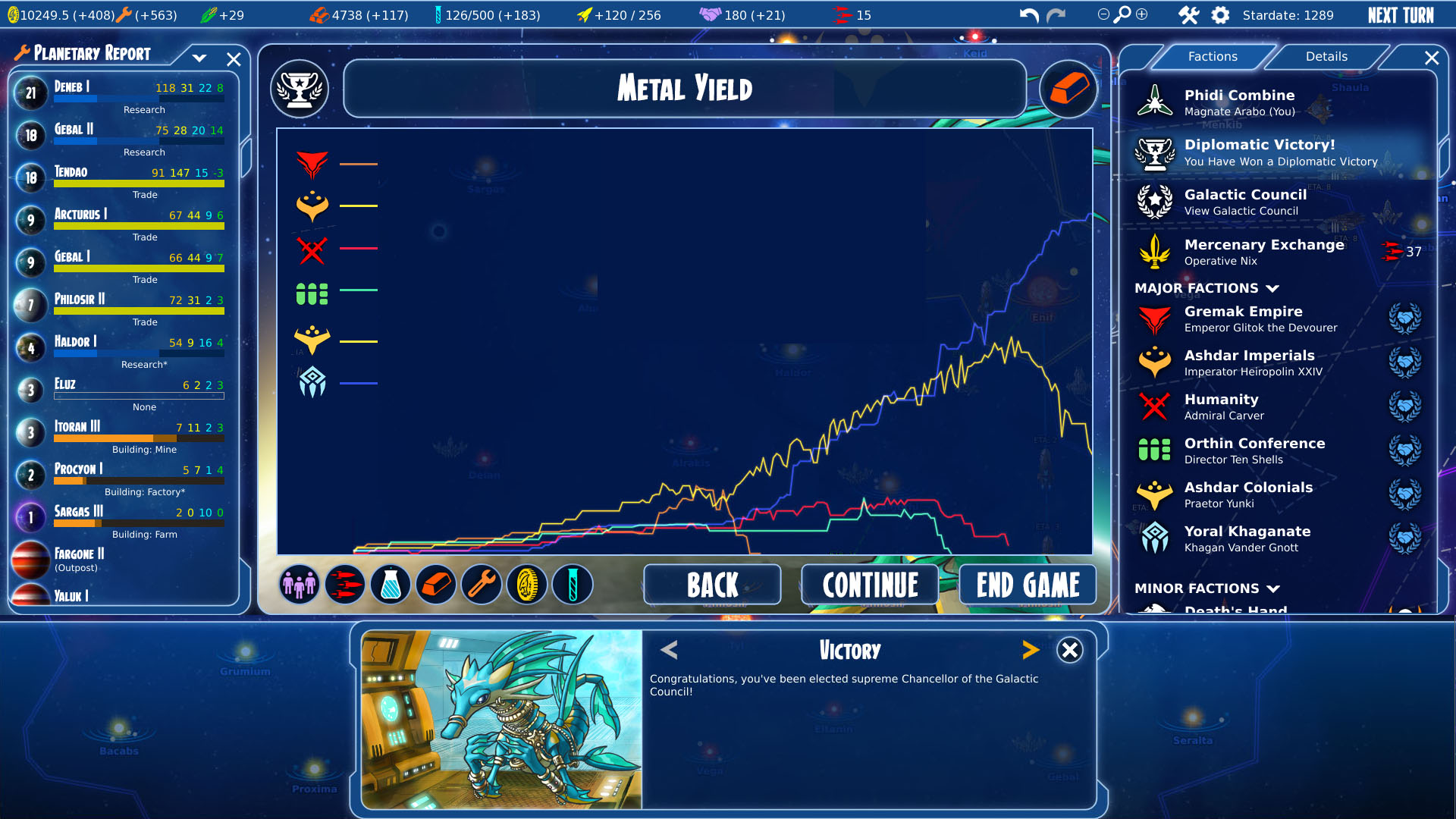This screenshot has height=819, width=1456.
Task: Open the game settings gear icon
Action: (1220, 14)
